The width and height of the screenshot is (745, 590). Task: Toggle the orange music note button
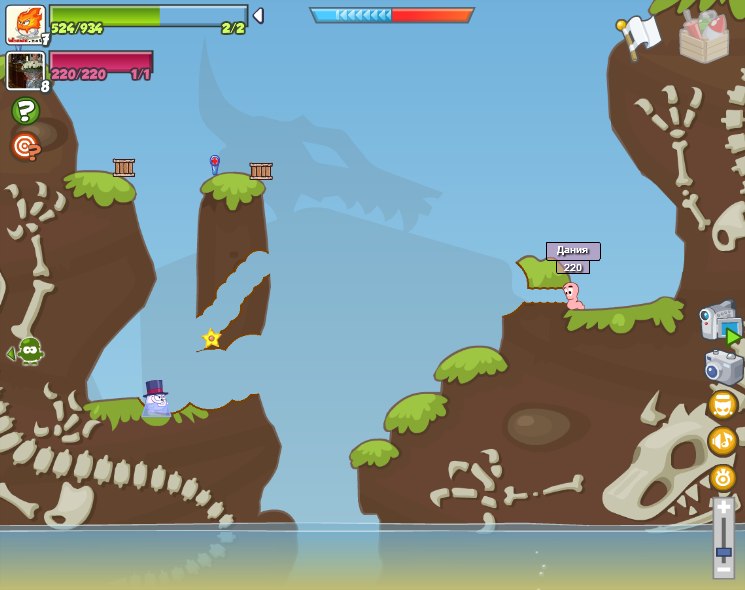(x=722, y=440)
